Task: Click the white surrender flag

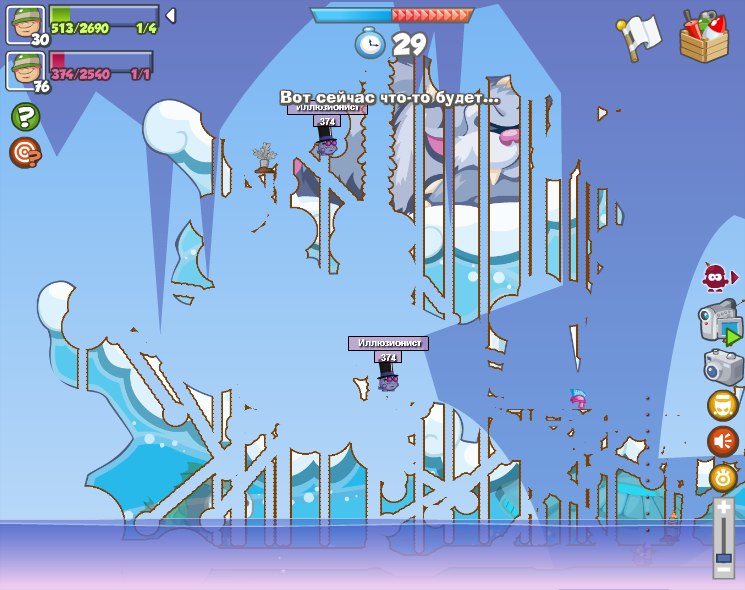Action: click(640, 36)
